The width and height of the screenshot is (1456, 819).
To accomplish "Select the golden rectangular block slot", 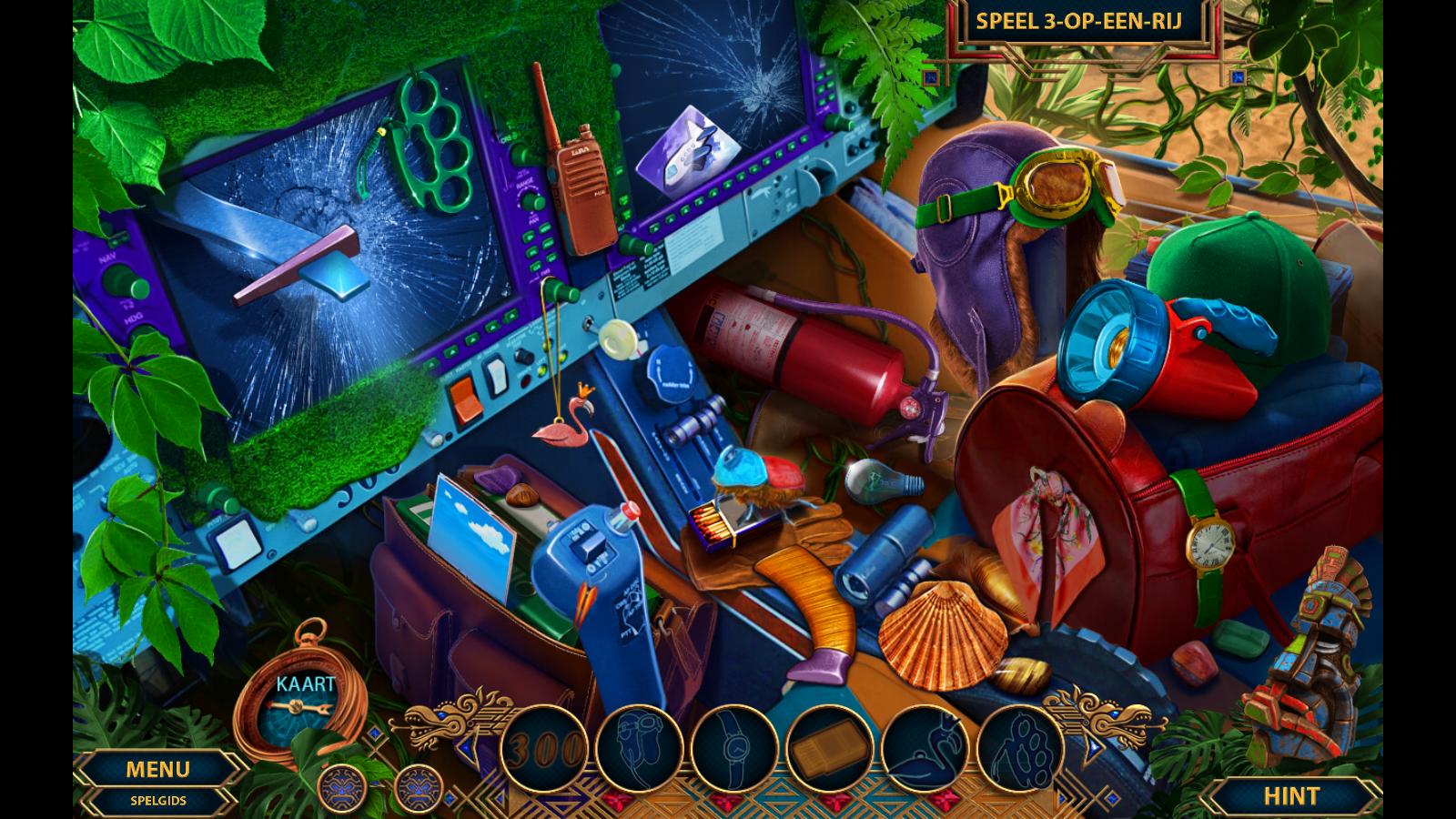I will [830, 749].
